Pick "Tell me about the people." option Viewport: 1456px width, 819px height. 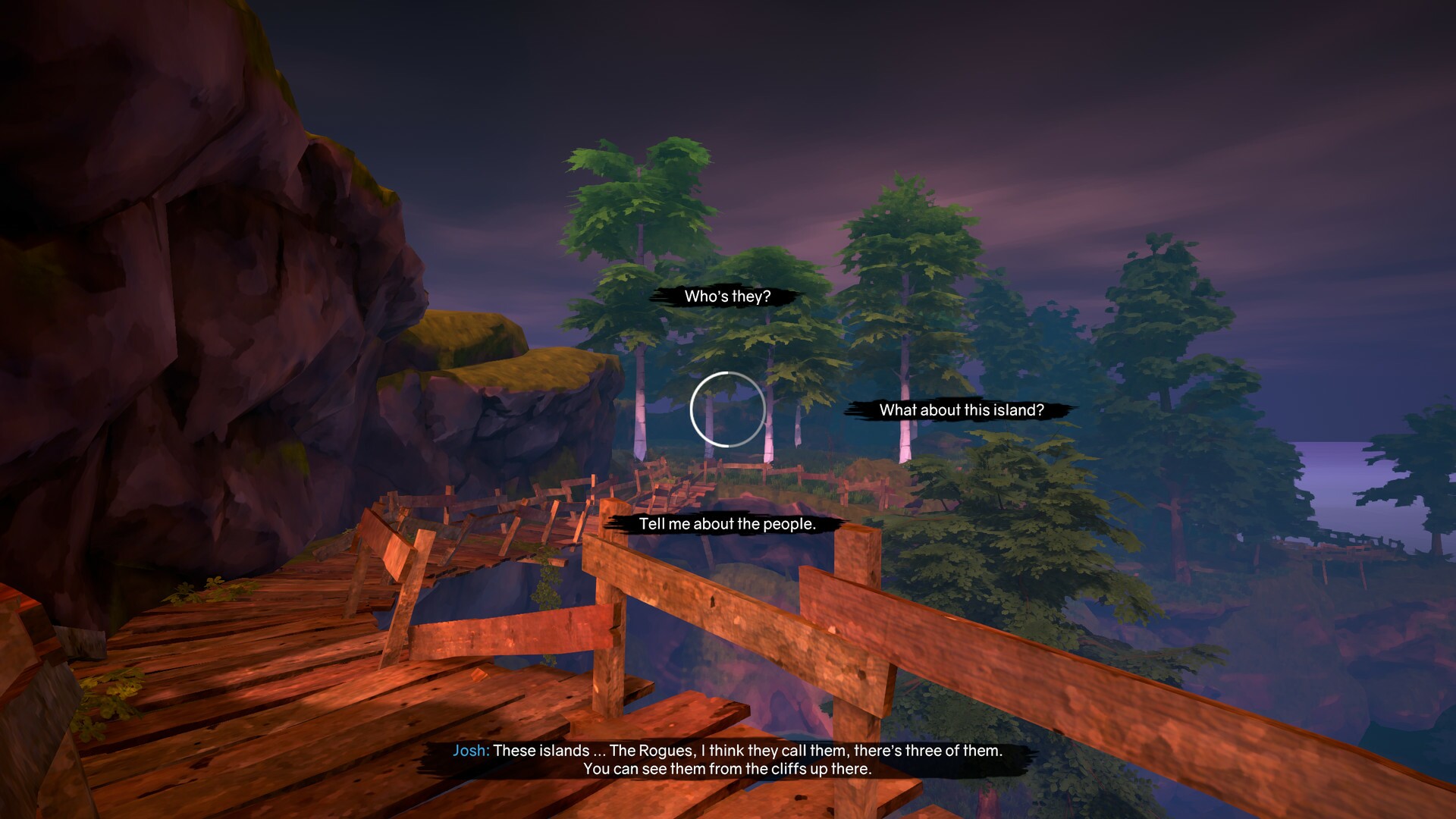point(726,523)
